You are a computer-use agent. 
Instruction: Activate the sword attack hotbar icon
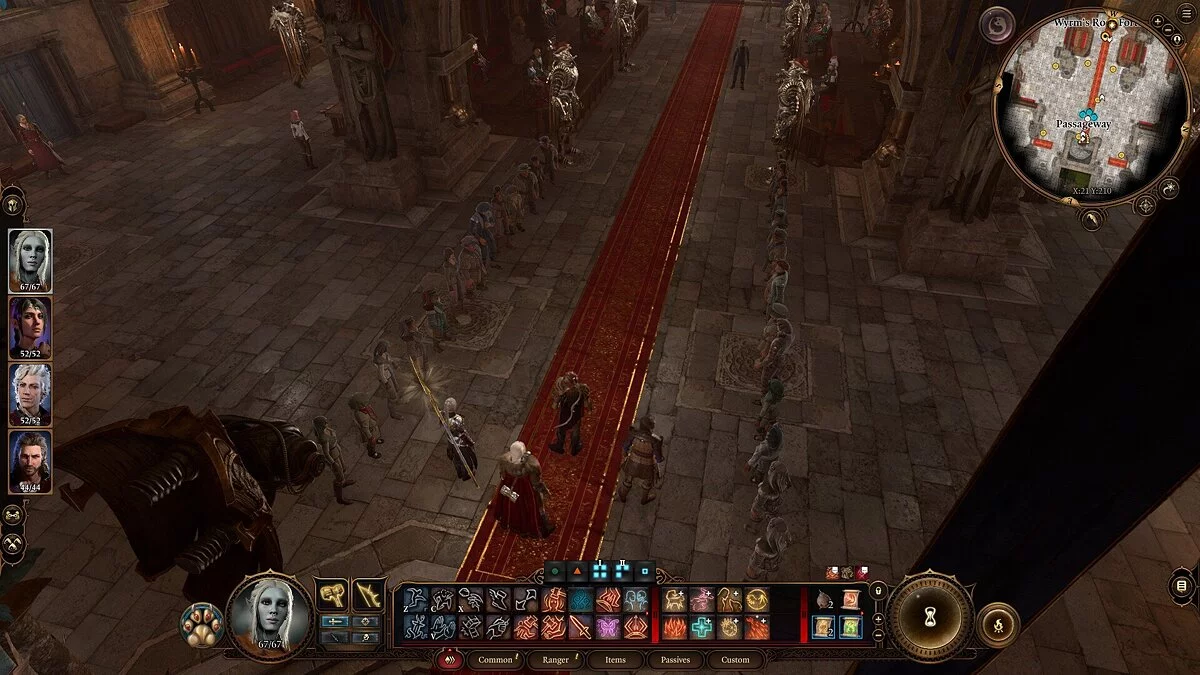(579, 627)
